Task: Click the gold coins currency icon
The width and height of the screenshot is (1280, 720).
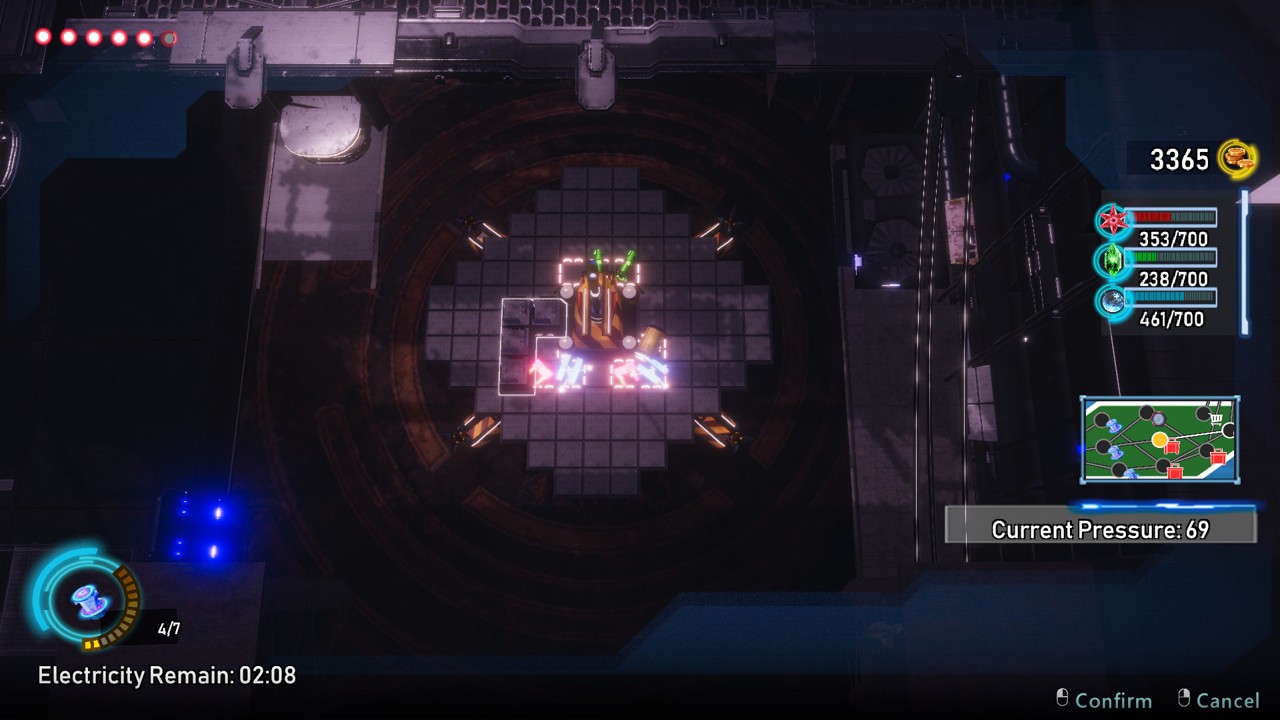Action: (1237, 159)
